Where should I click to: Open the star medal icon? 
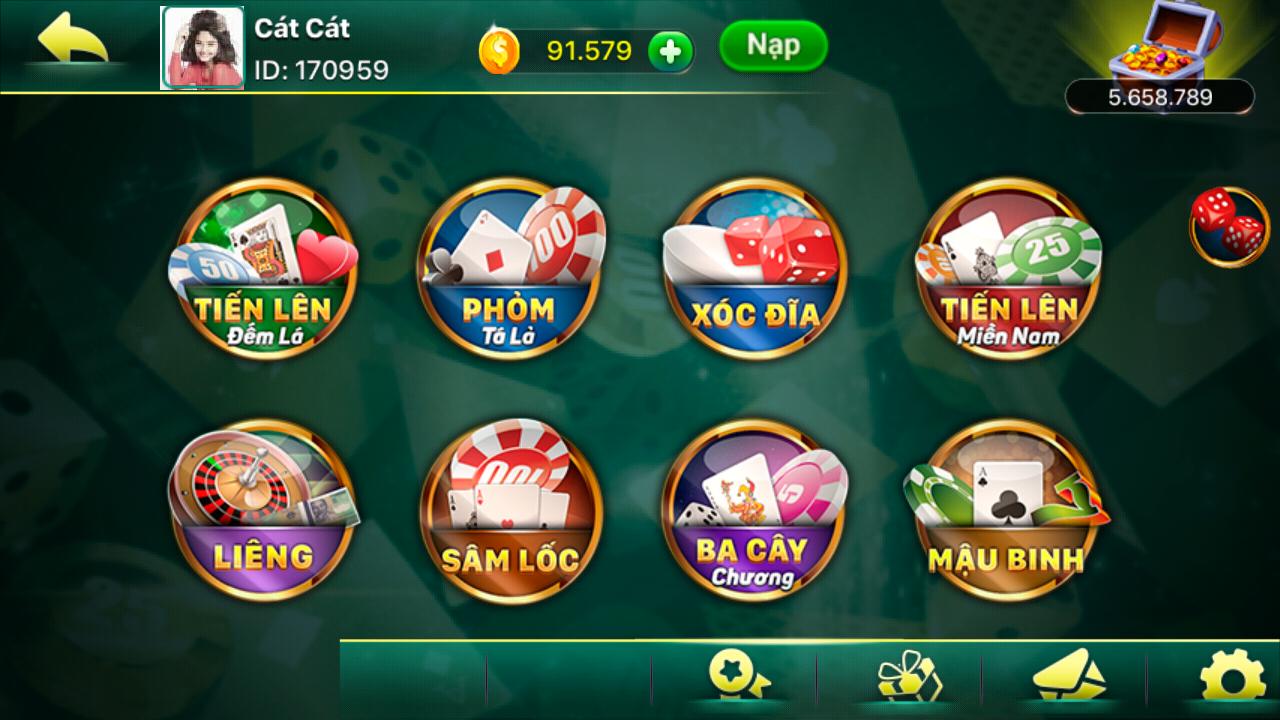pyautogui.click(x=738, y=678)
